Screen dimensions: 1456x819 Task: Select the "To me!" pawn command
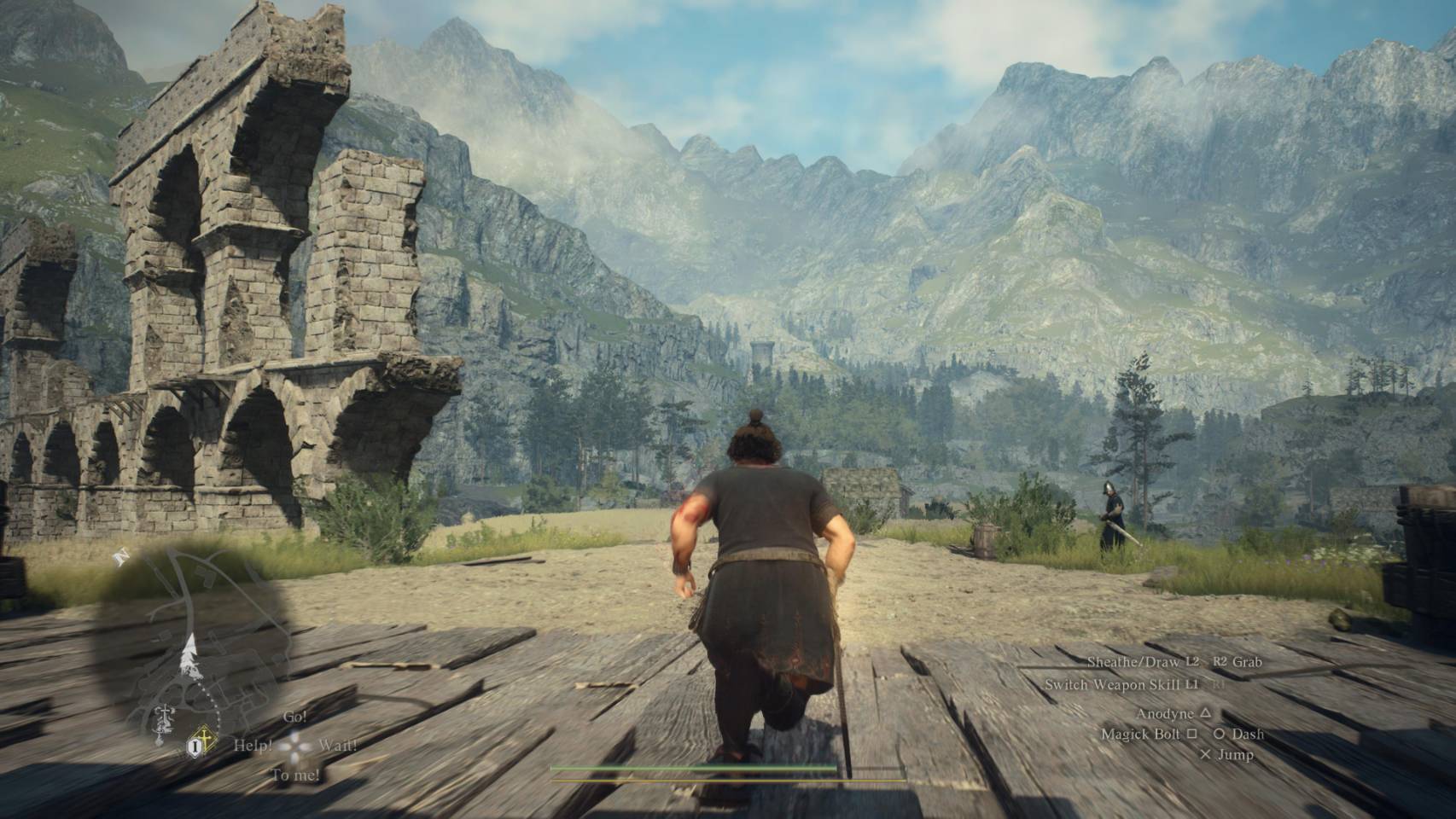pos(295,775)
